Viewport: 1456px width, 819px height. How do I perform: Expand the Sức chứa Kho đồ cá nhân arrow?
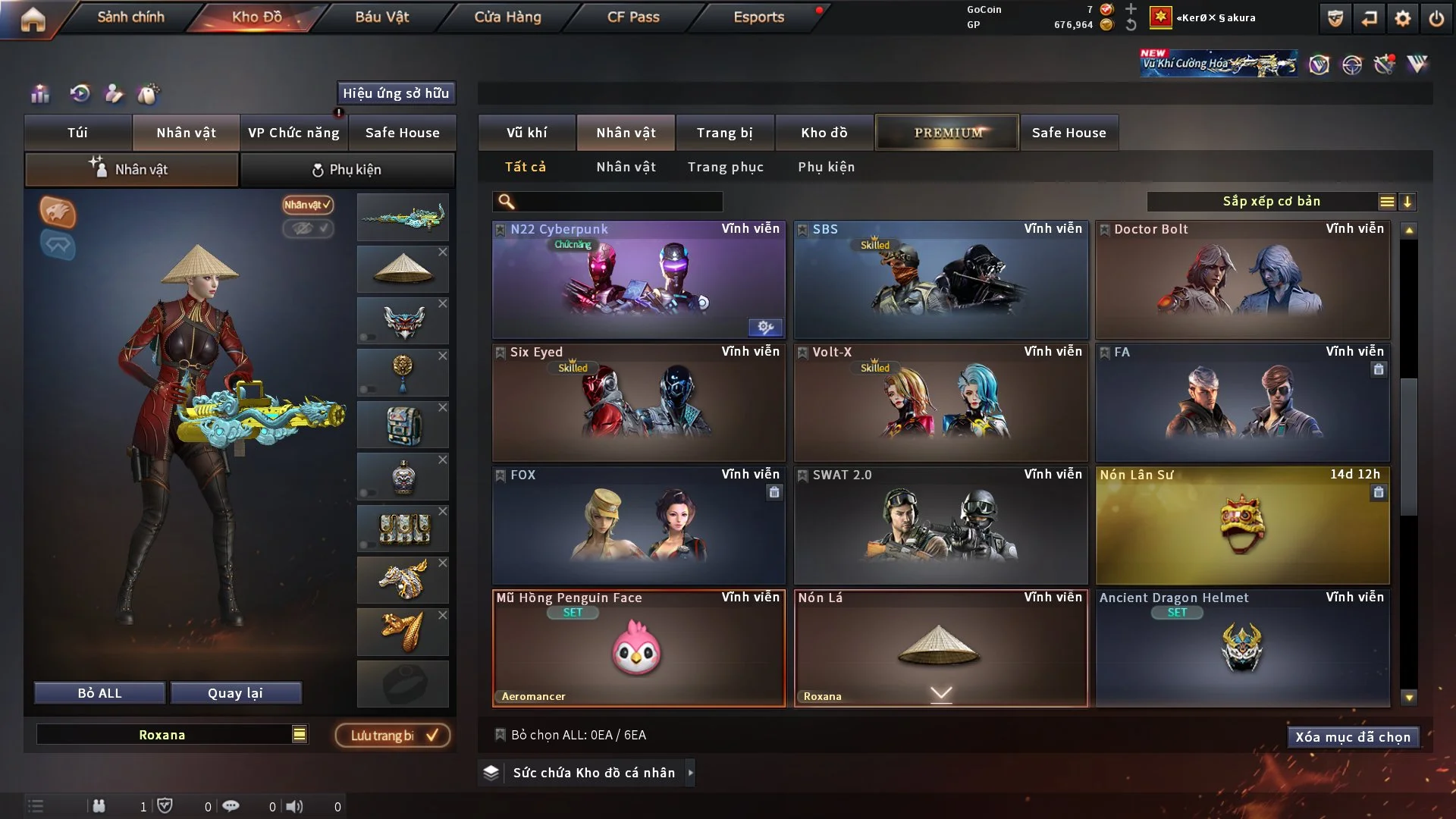coord(691,773)
